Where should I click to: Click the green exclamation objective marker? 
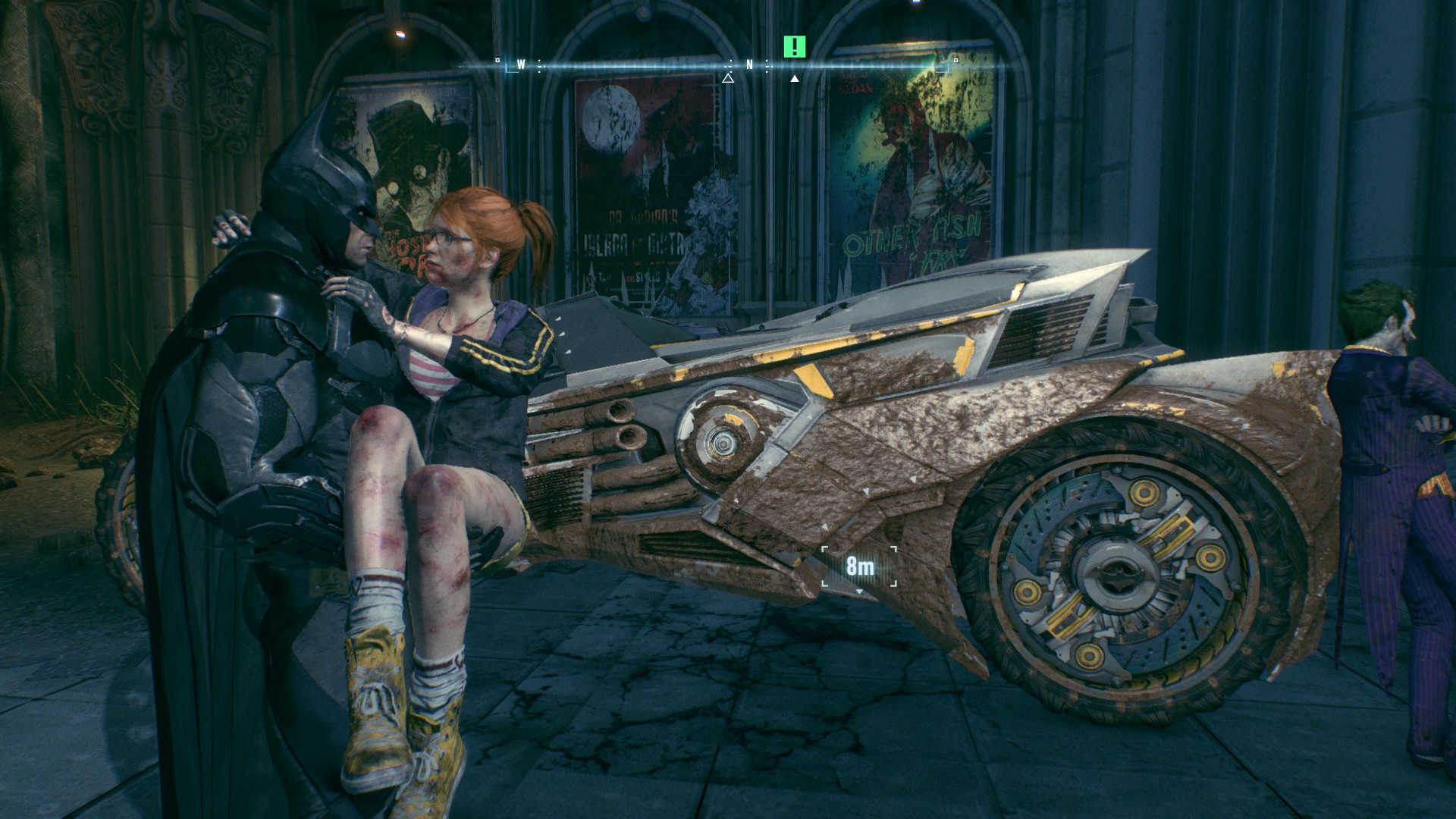794,47
